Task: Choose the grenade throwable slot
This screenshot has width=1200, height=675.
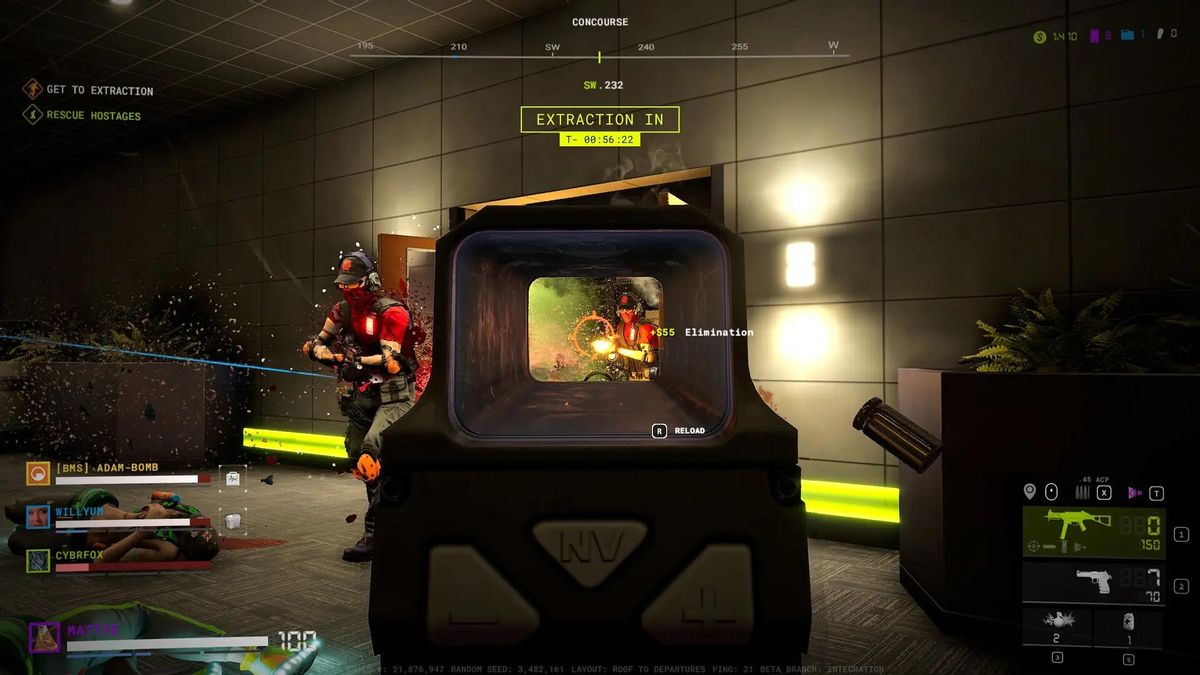Action: 1057,627
